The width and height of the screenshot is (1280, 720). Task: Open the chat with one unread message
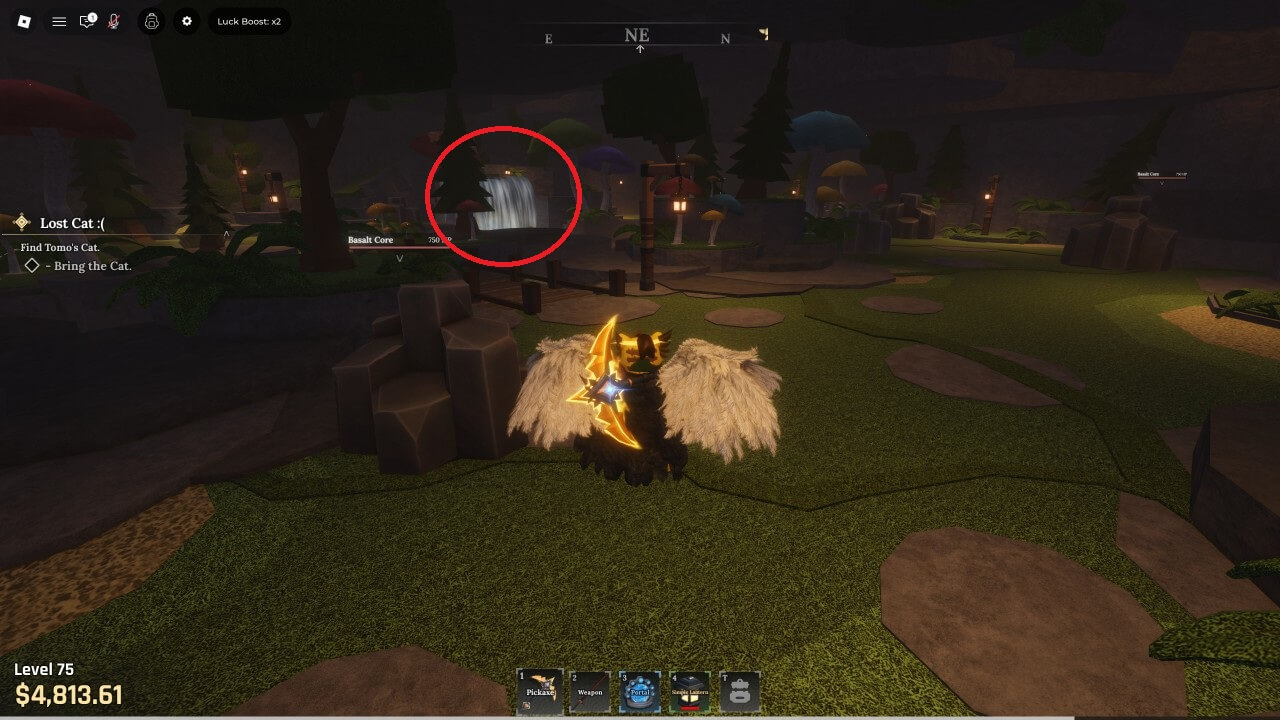tap(88, 21)
